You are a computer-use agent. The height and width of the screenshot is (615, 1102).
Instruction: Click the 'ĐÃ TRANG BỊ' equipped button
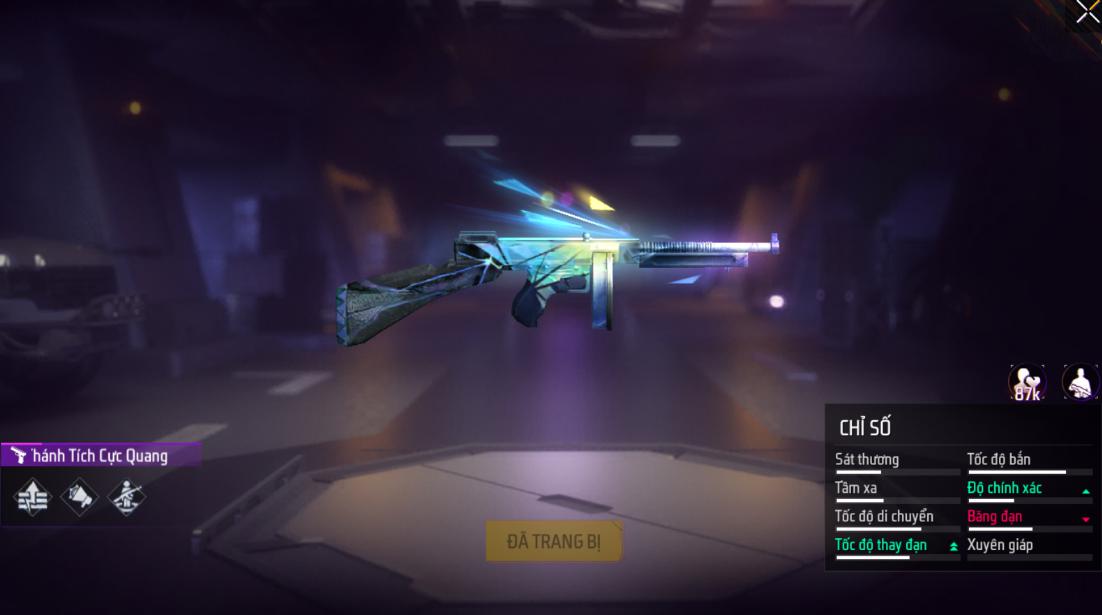point(553,541)
